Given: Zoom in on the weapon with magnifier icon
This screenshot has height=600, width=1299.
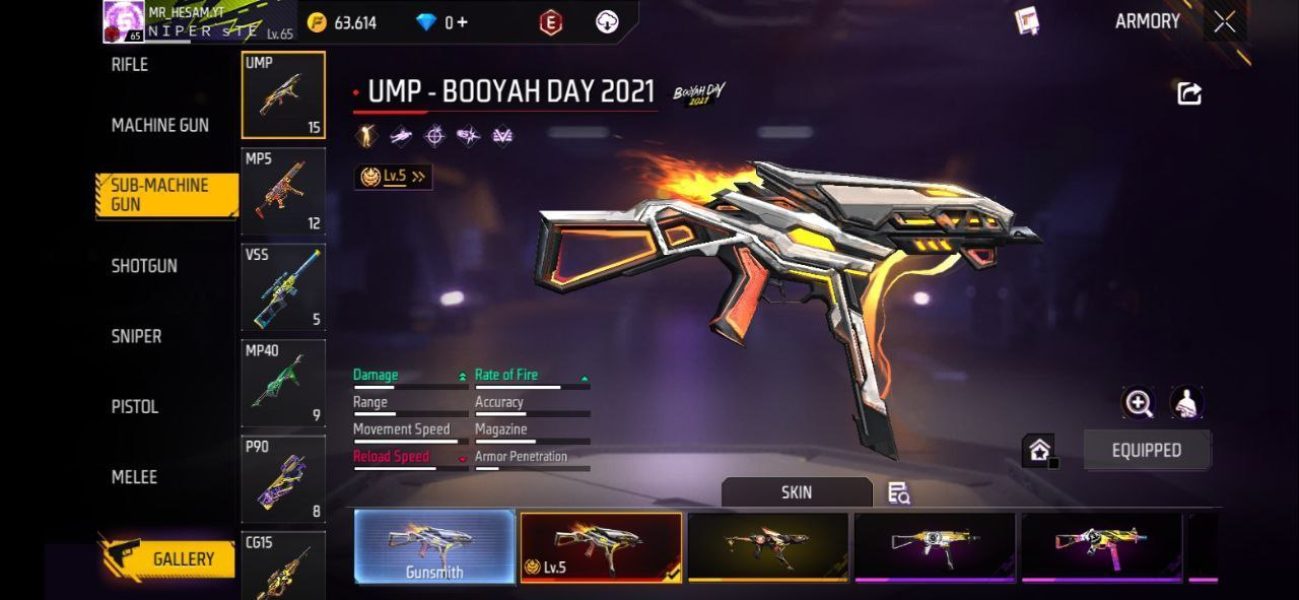Looking at the screenshot, I should (1139, 403).
